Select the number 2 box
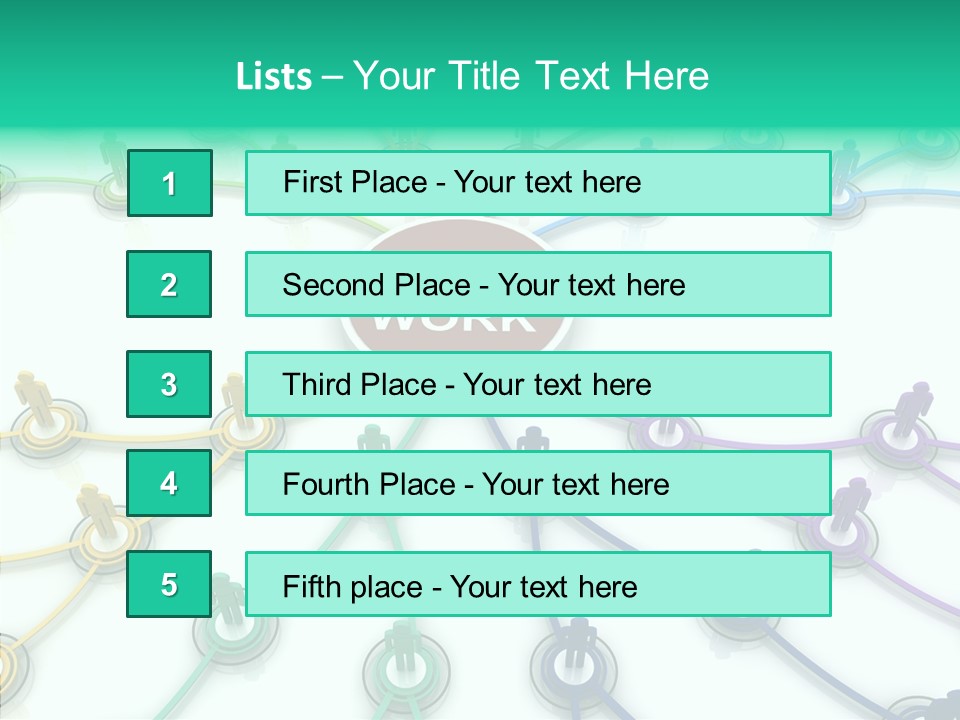 coord(169,284)
